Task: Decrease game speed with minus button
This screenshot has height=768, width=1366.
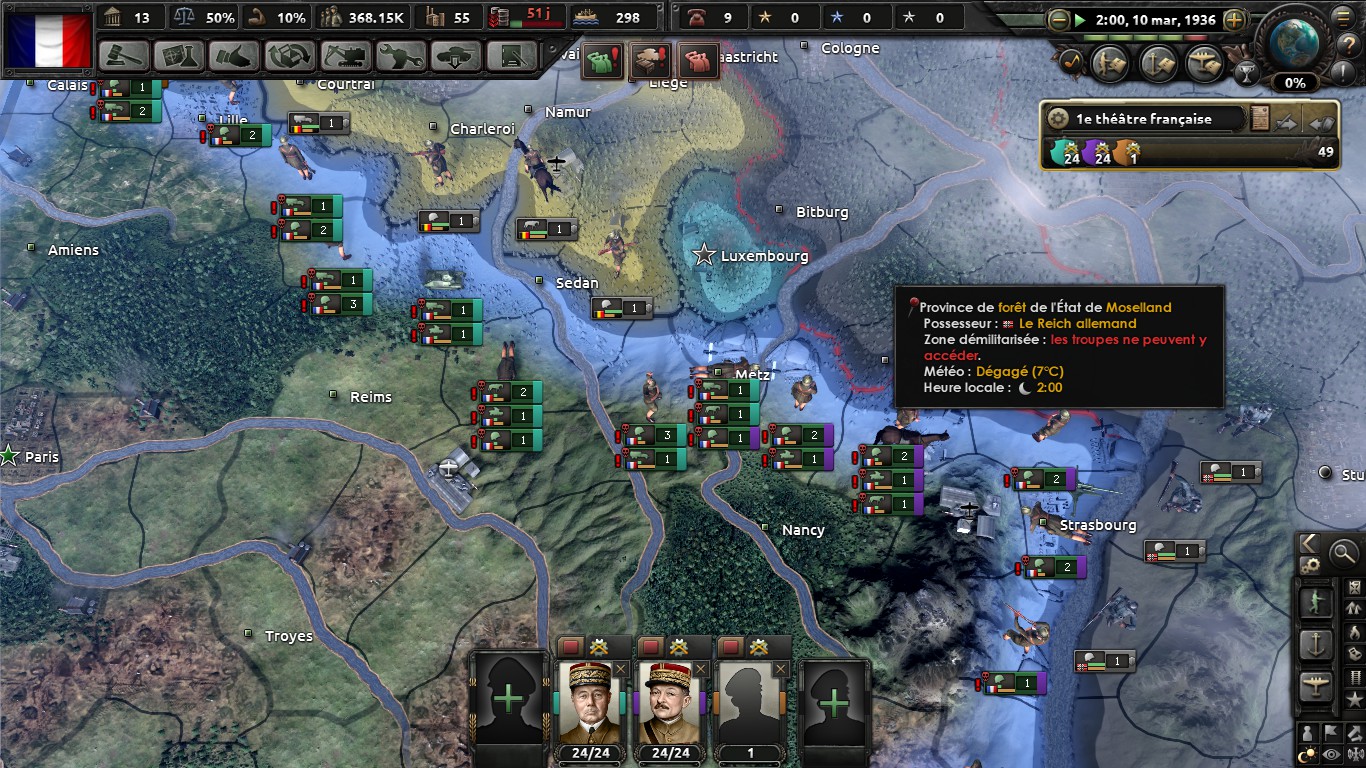Action: (1059, 19)
